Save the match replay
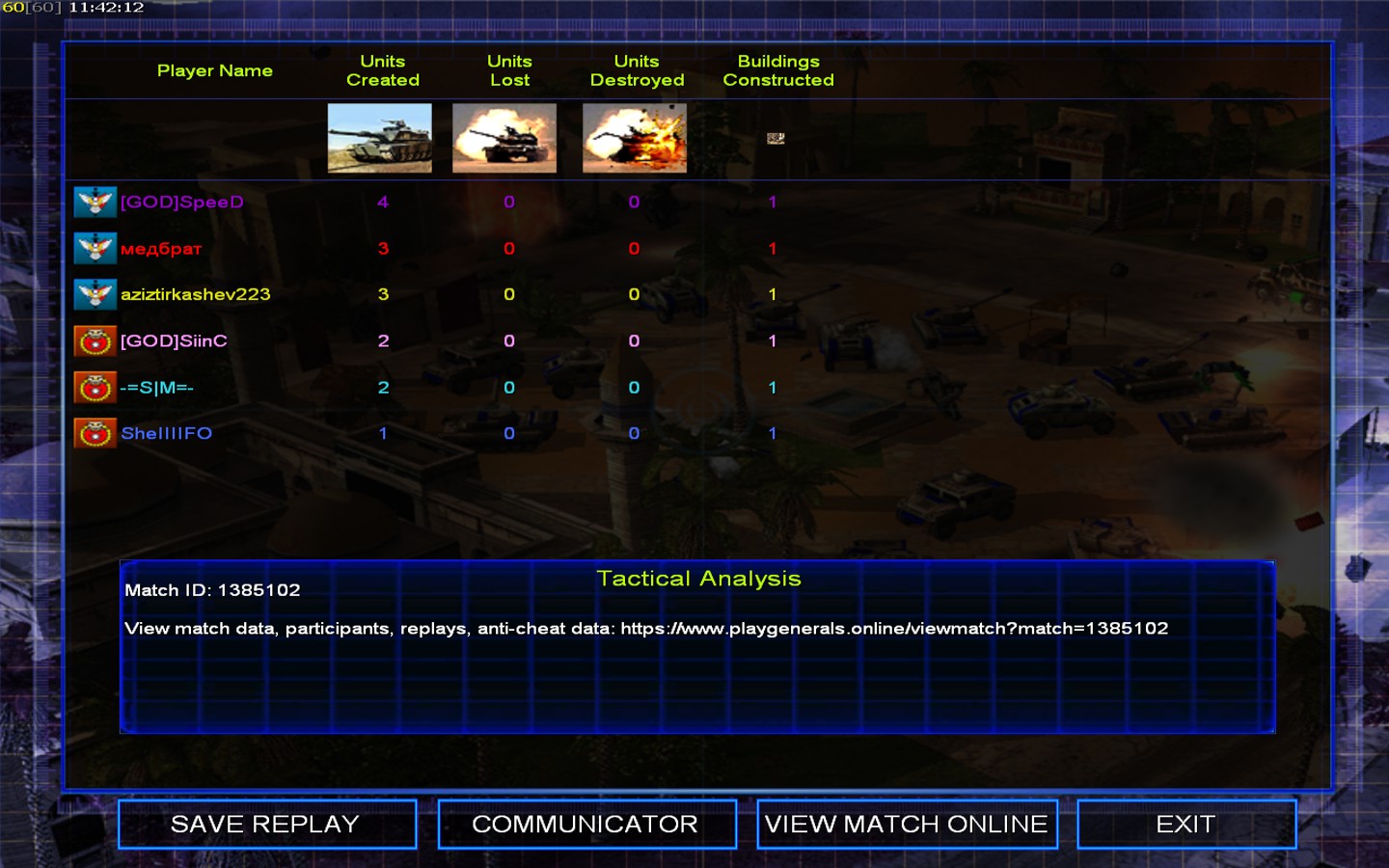This screenshot has width=1389, height=868. (x=266, y=825)
